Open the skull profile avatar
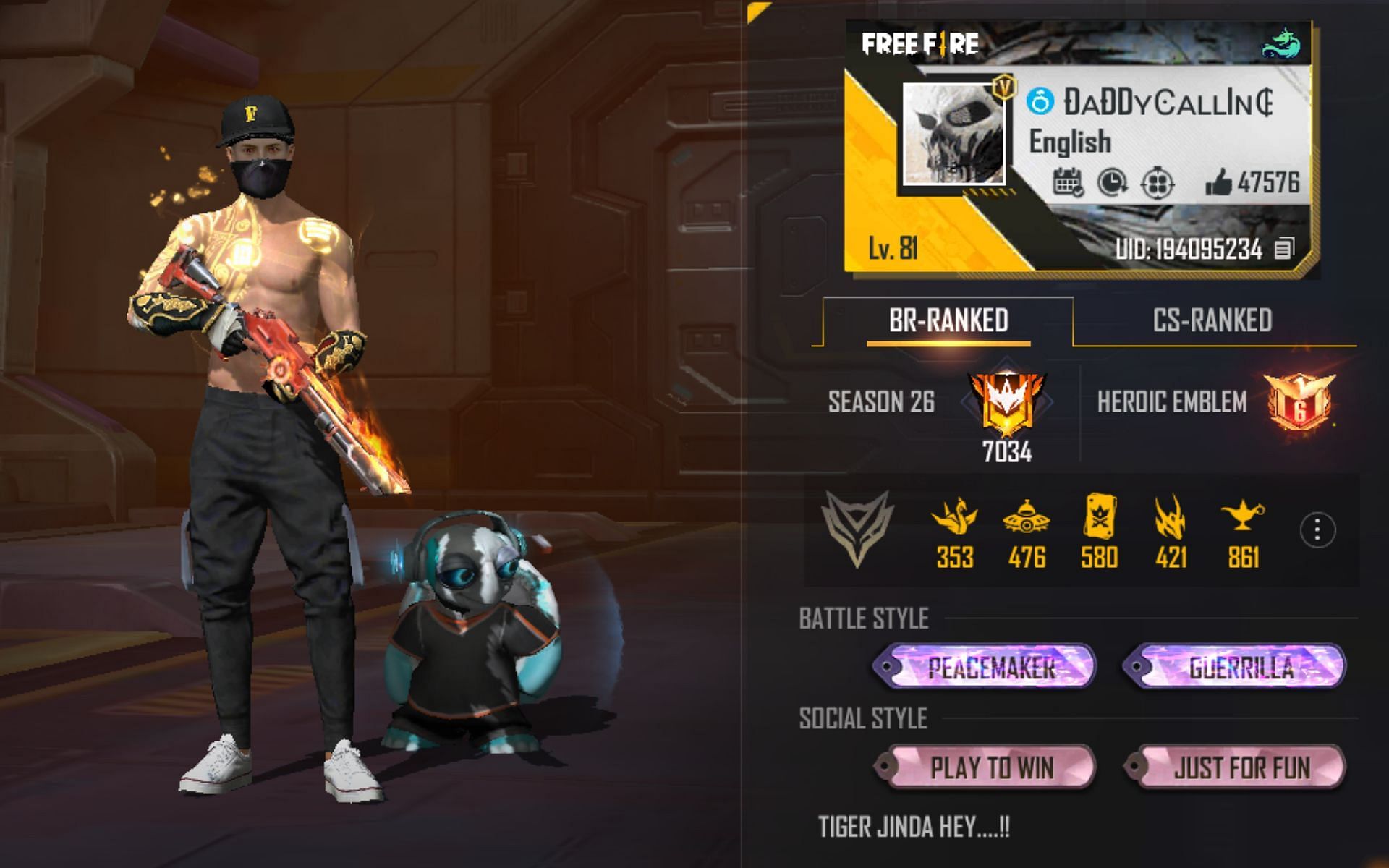Screen dimensions: 1389x868 [x=954, y=133]
